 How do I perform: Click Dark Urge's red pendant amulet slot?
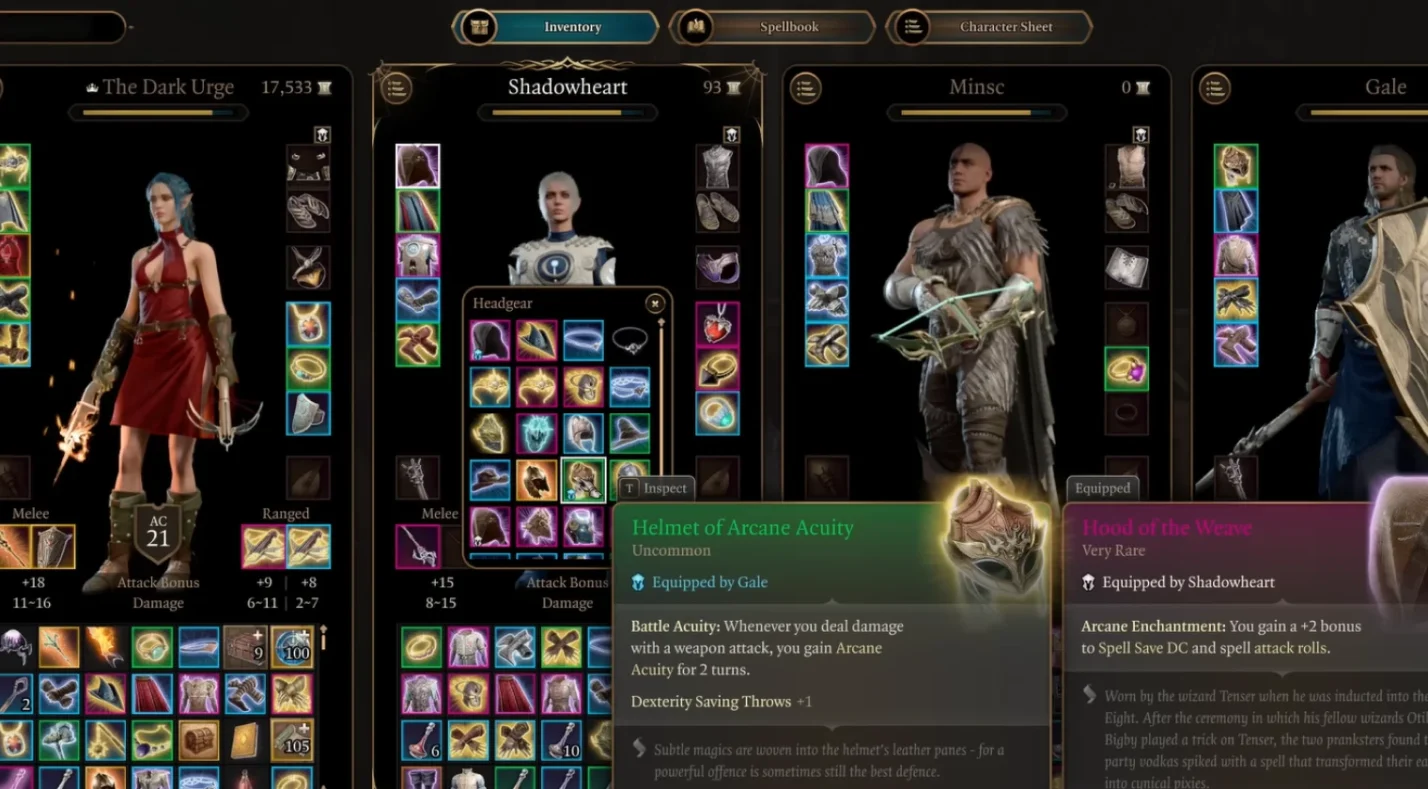coord(308,323)
